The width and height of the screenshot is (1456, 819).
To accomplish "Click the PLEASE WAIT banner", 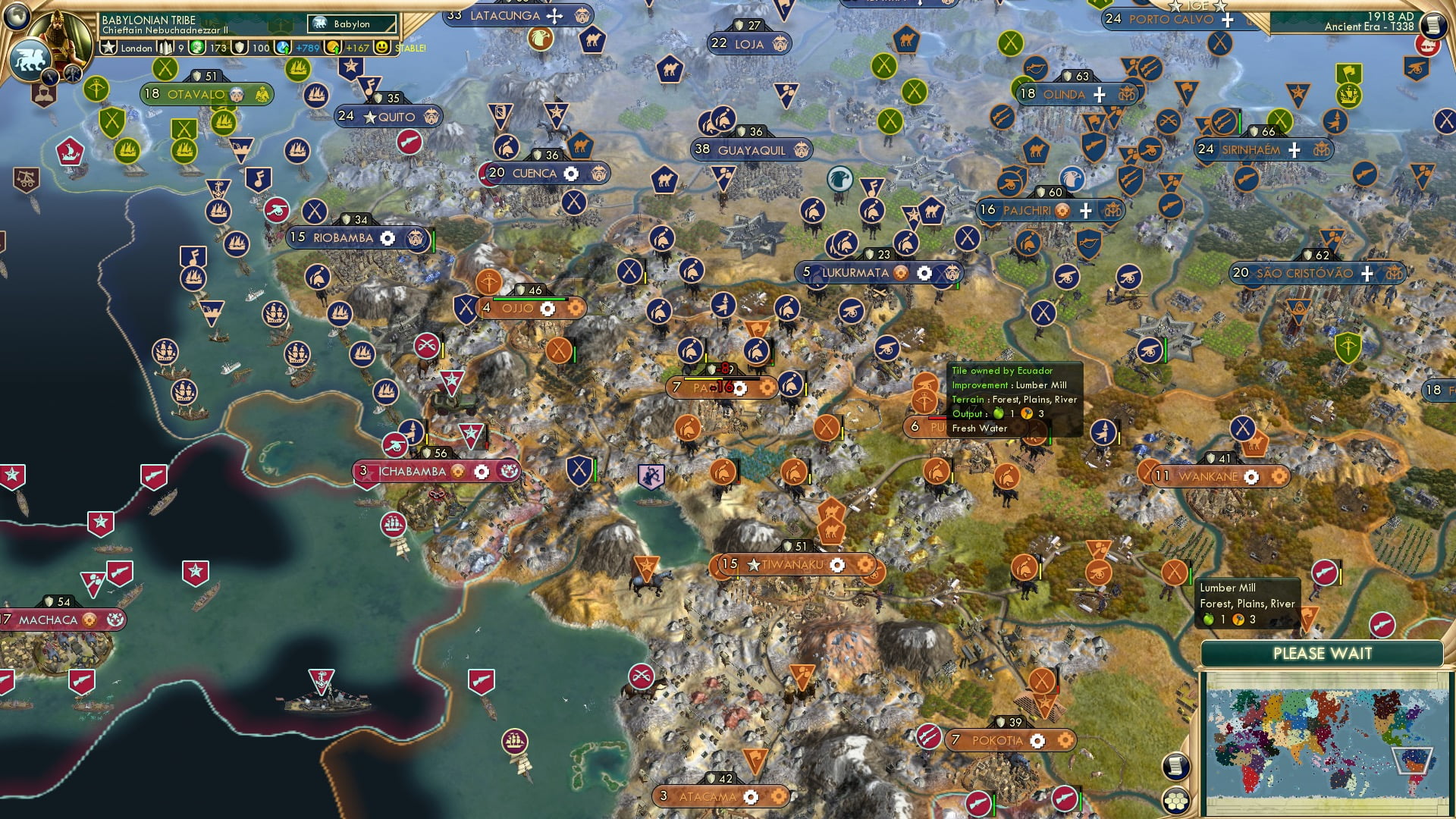I will point(1324,652).
